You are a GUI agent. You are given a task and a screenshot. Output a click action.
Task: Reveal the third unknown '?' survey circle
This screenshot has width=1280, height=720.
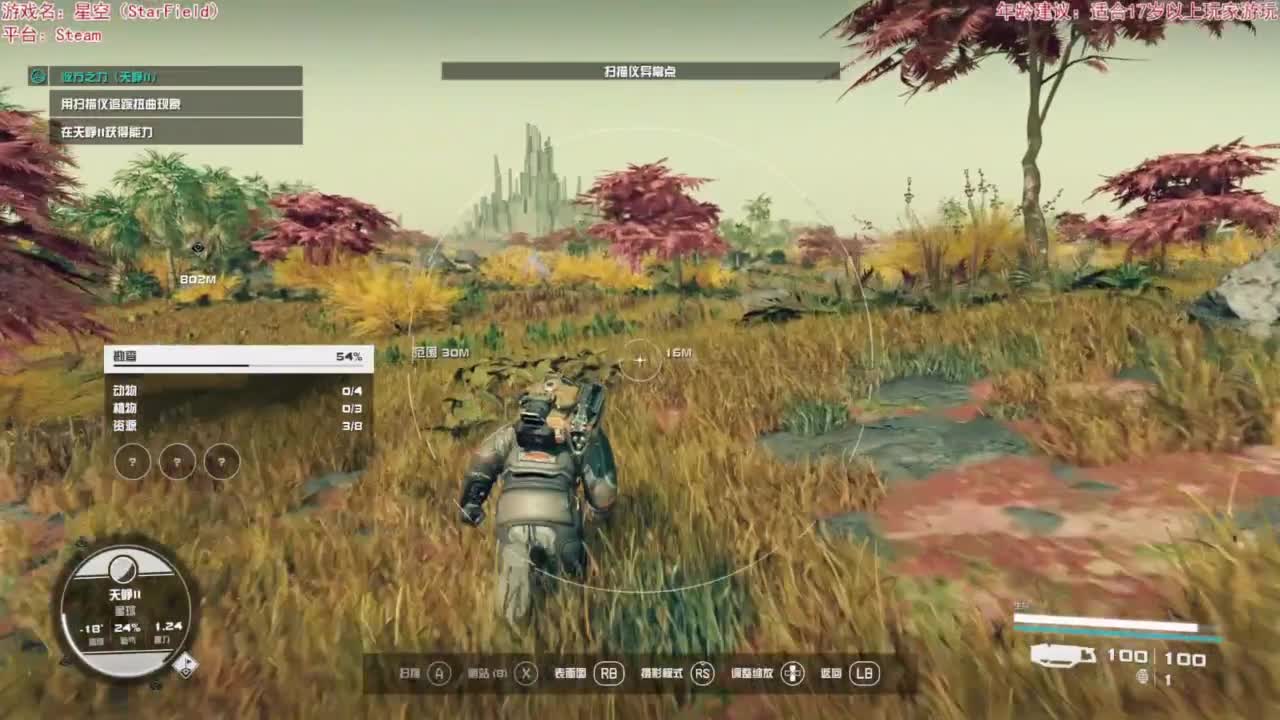(221, 462)
